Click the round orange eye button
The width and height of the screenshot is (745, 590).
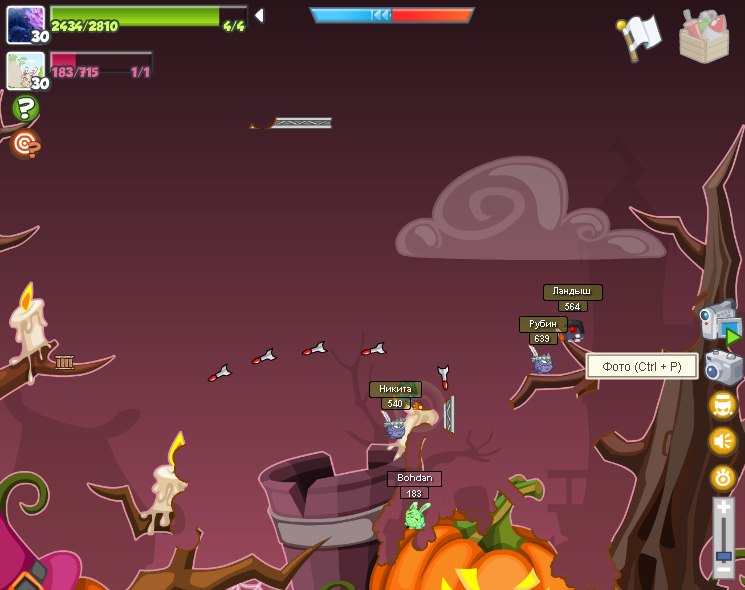click(723, 478)
